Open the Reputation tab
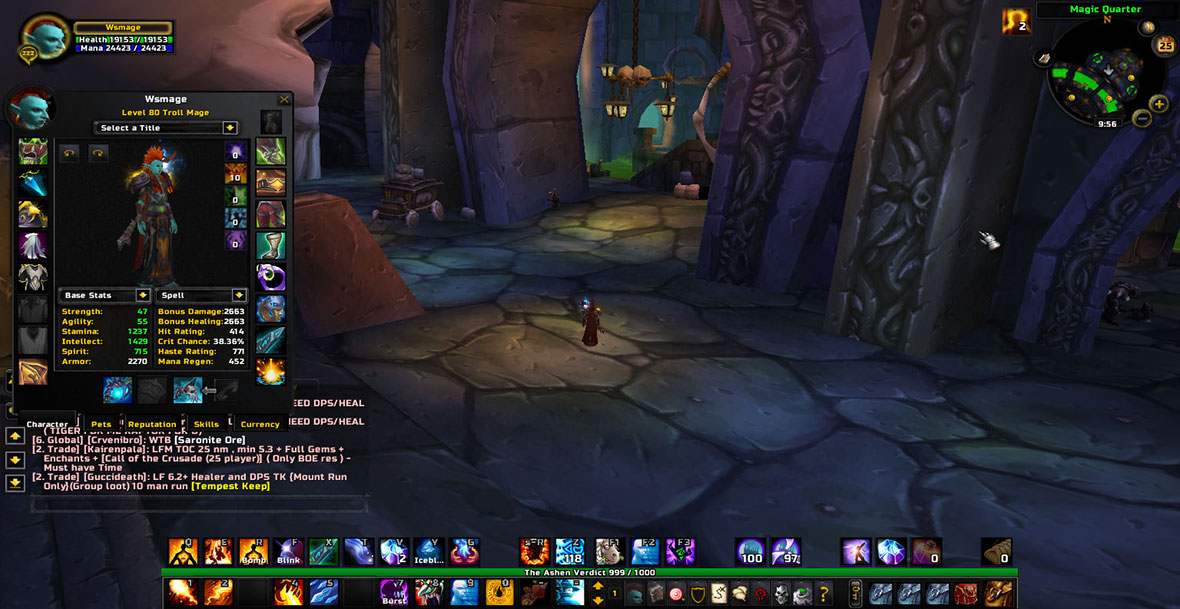1180x609 pixels. 152,424
